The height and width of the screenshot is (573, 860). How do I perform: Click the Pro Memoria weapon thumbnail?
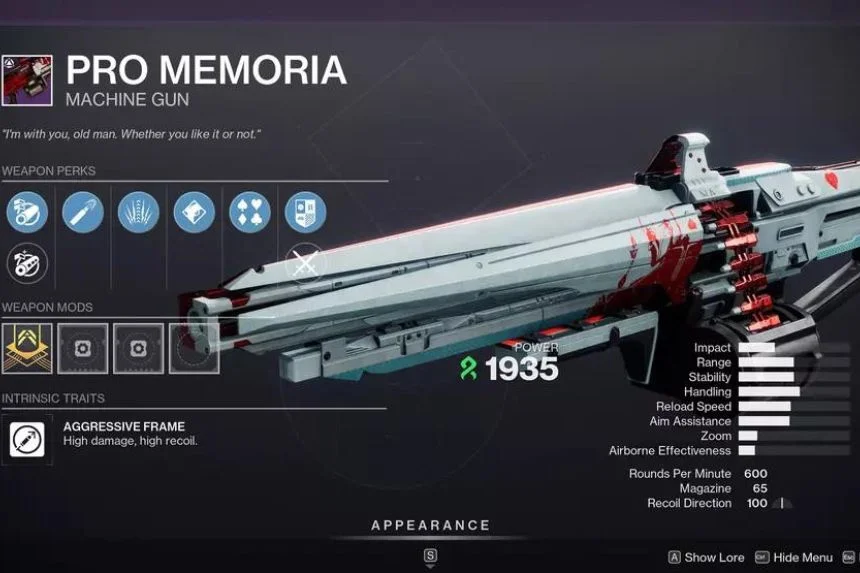coord(27,82)
